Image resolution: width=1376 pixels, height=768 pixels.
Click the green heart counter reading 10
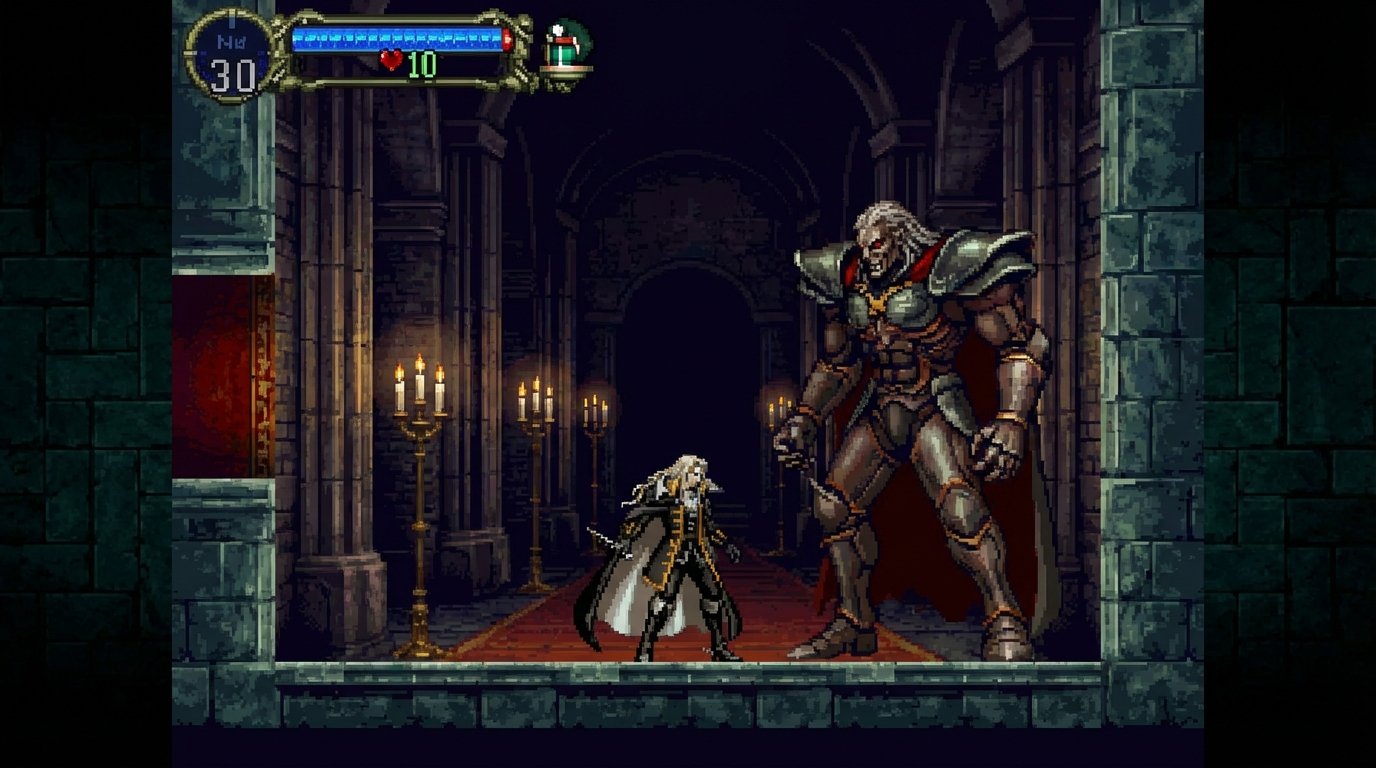[421, 63]
